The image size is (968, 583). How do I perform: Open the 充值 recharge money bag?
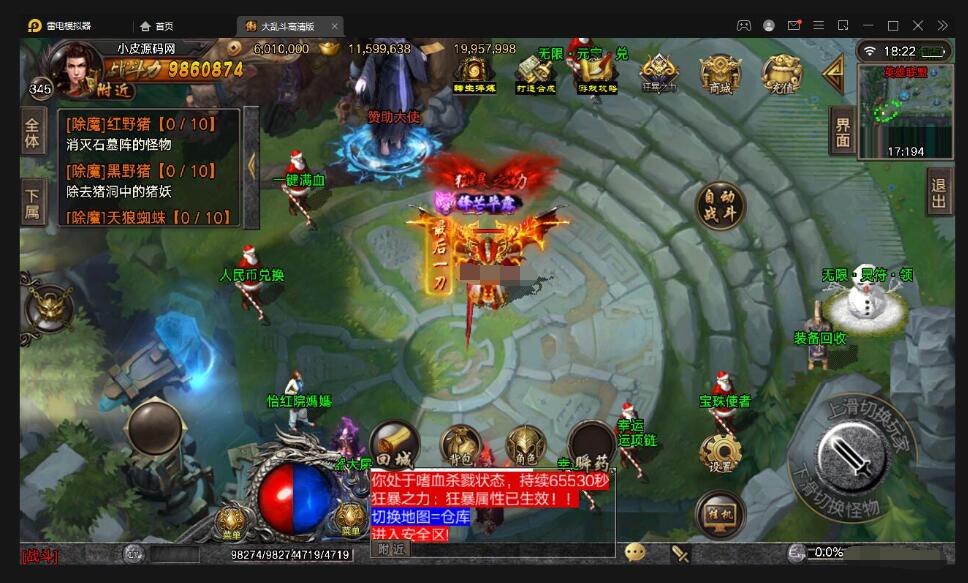pos(781,73)
